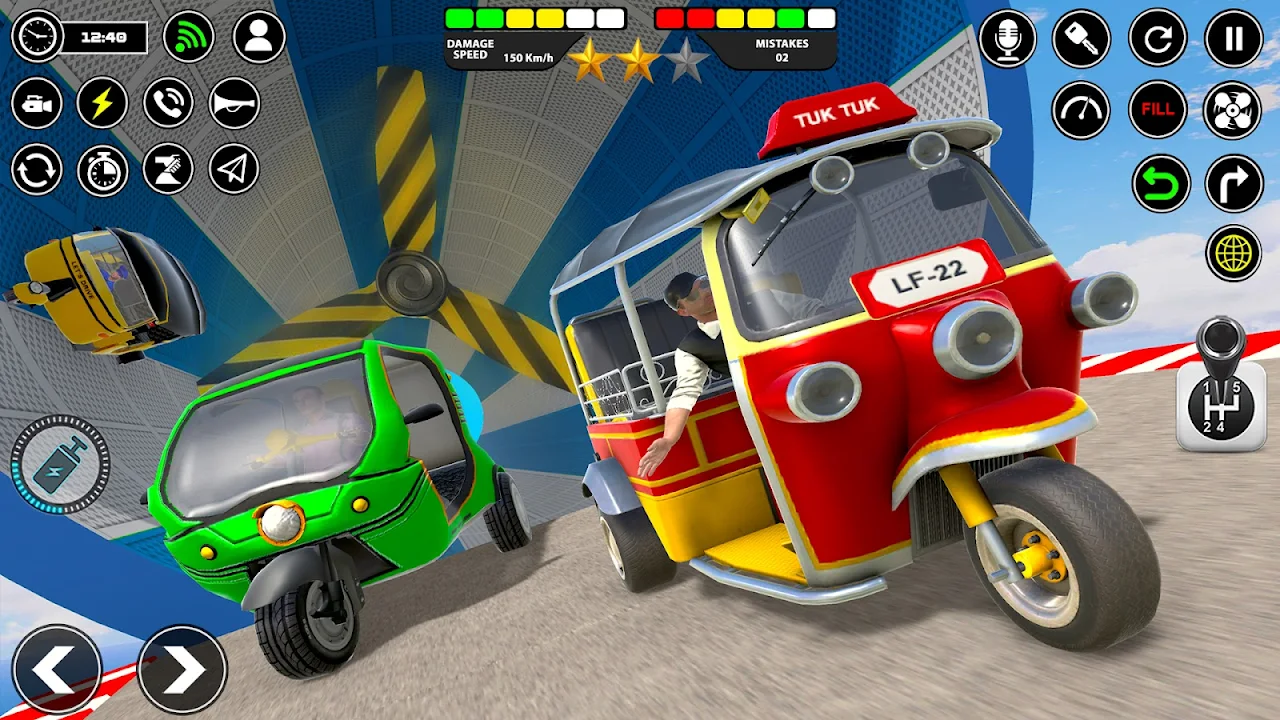
Task: Open the player profile icon
Action: point(259,37)
